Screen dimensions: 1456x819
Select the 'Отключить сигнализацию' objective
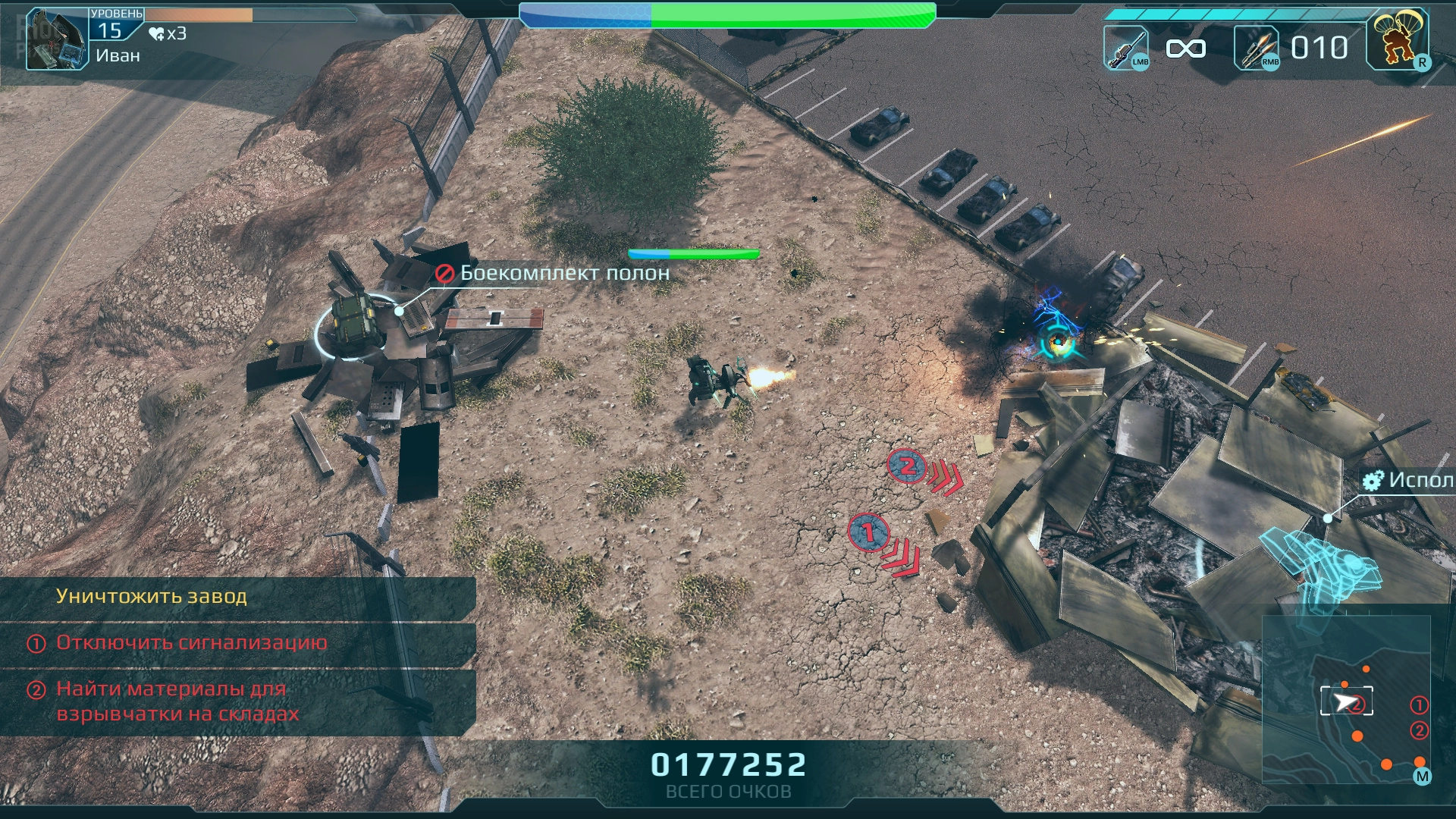(192, 643)
